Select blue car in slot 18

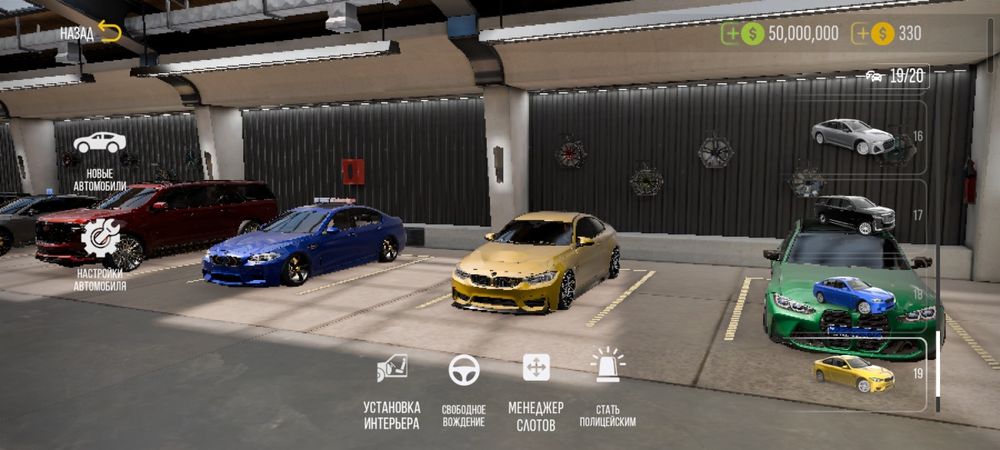click(853, 296)
